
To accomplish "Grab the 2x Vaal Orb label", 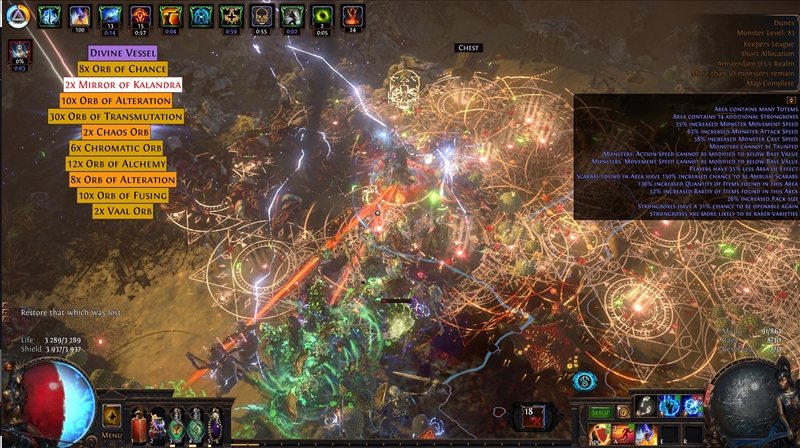I will point(122,211).
